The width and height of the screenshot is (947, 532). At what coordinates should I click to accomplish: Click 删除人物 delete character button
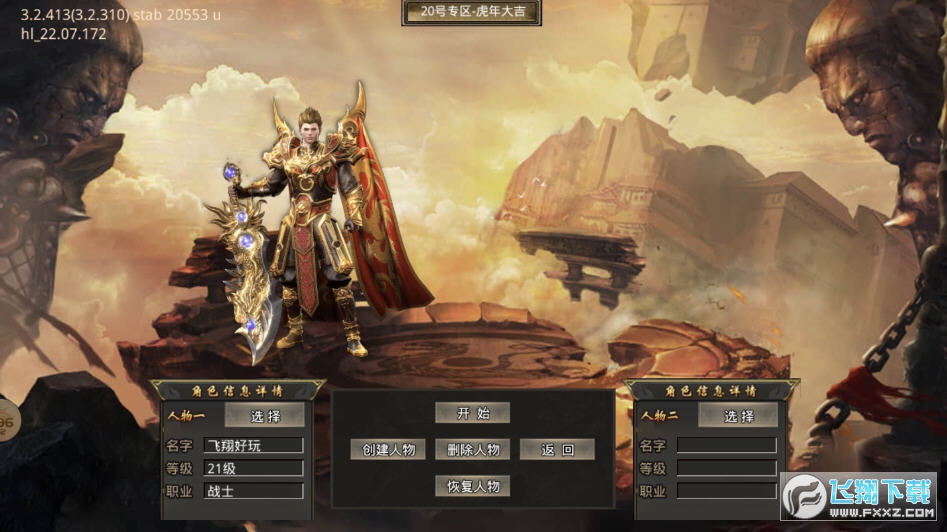(473, 450)
